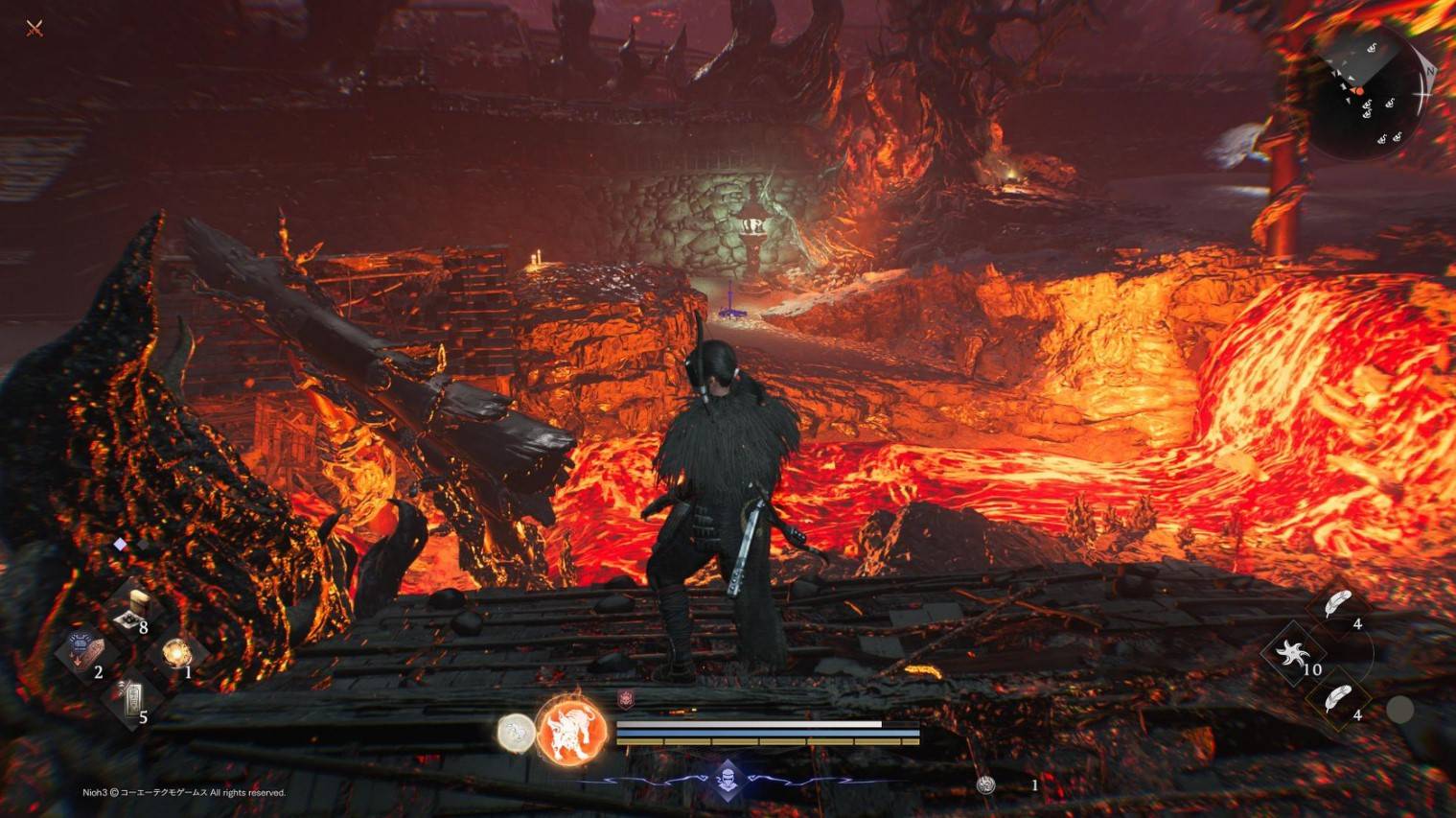This screenshot has width=1456, height=818.
Task: Activate the fiery beast guardian spirit icon
Action: pos(571,731)
